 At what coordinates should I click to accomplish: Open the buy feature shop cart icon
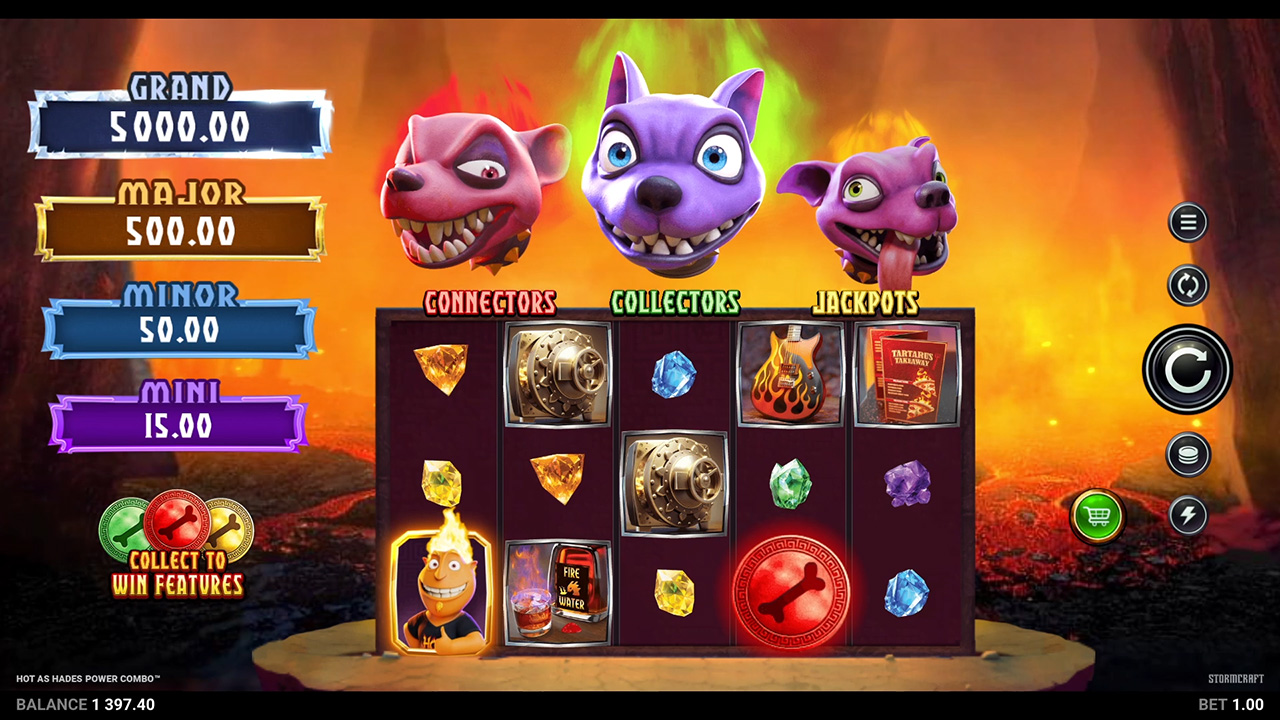coord(1097,516)
